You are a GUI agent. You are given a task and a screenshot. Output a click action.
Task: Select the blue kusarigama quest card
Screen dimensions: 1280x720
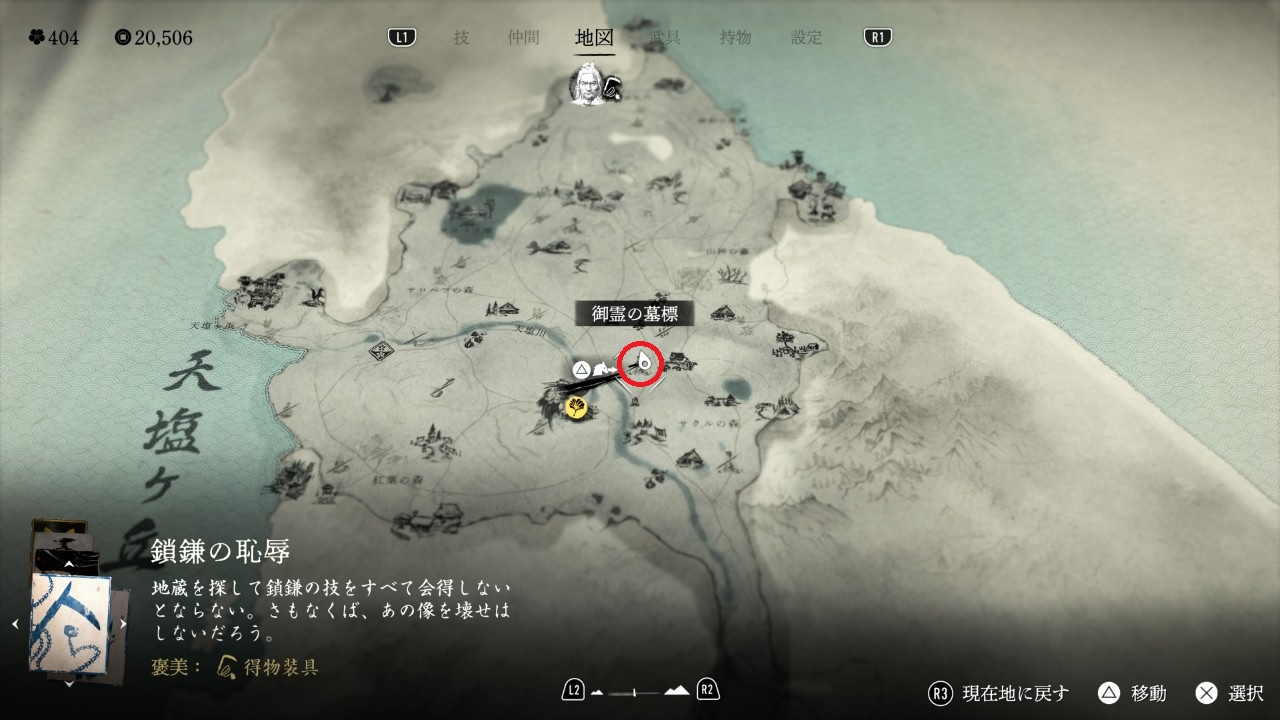(69, 622)
